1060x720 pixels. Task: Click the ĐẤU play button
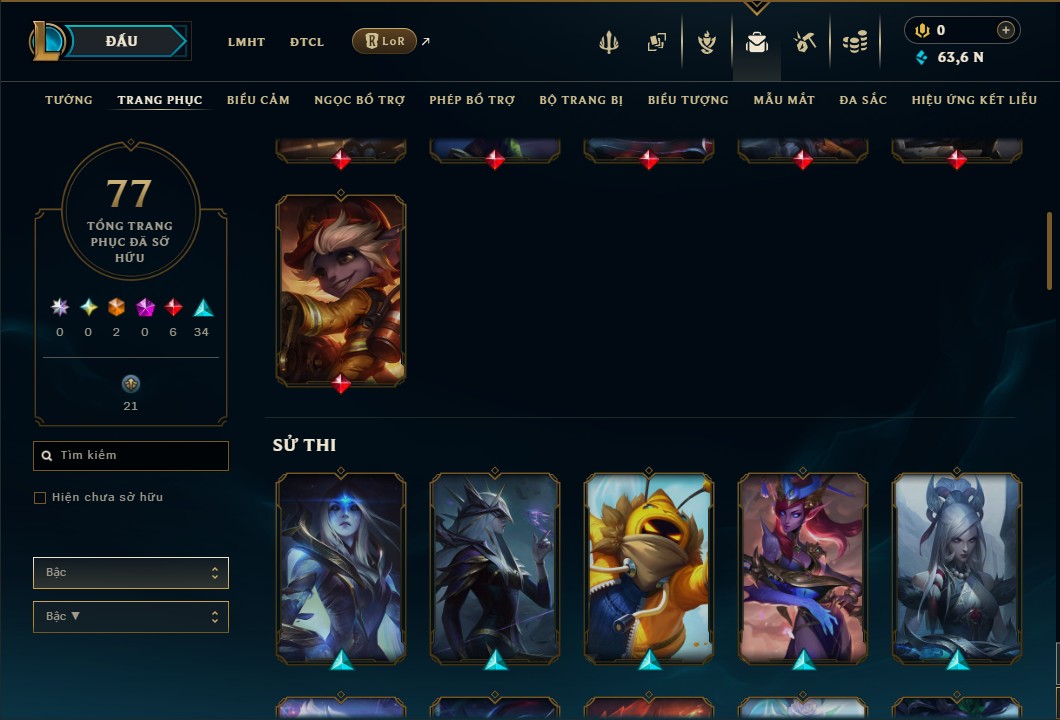click(x=120, y=41)
